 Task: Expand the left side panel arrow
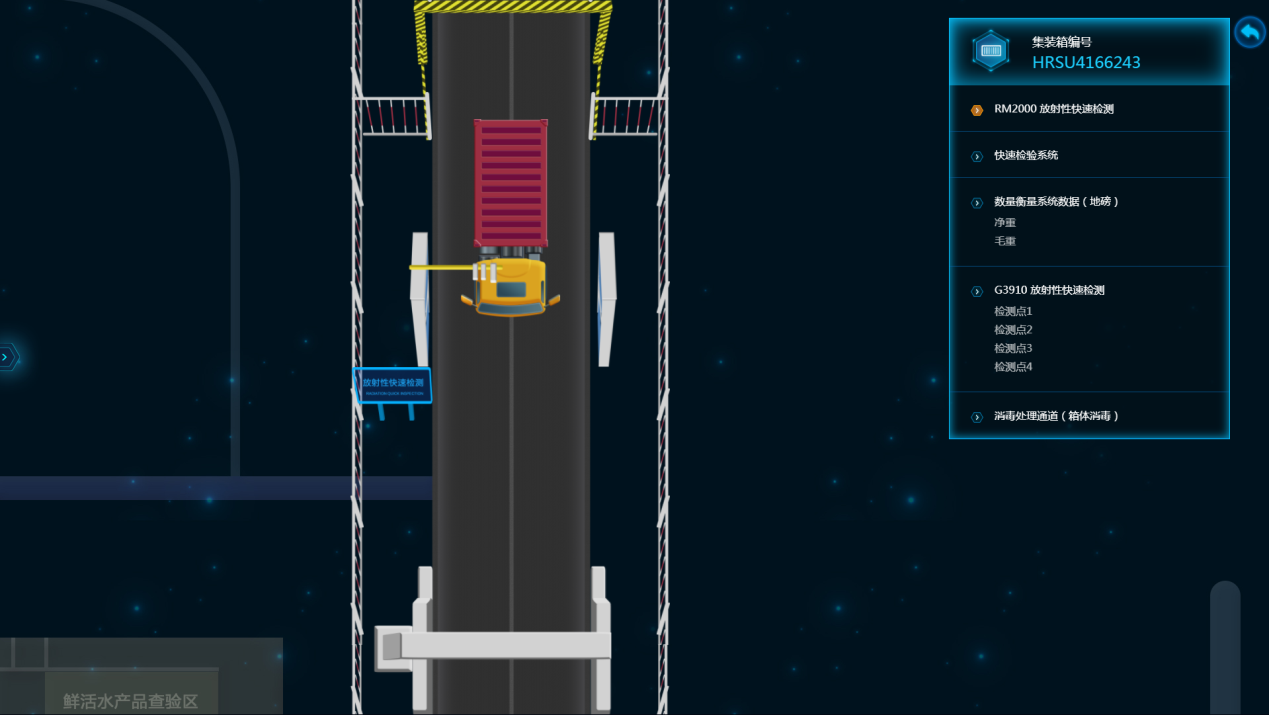pos(7,357)
